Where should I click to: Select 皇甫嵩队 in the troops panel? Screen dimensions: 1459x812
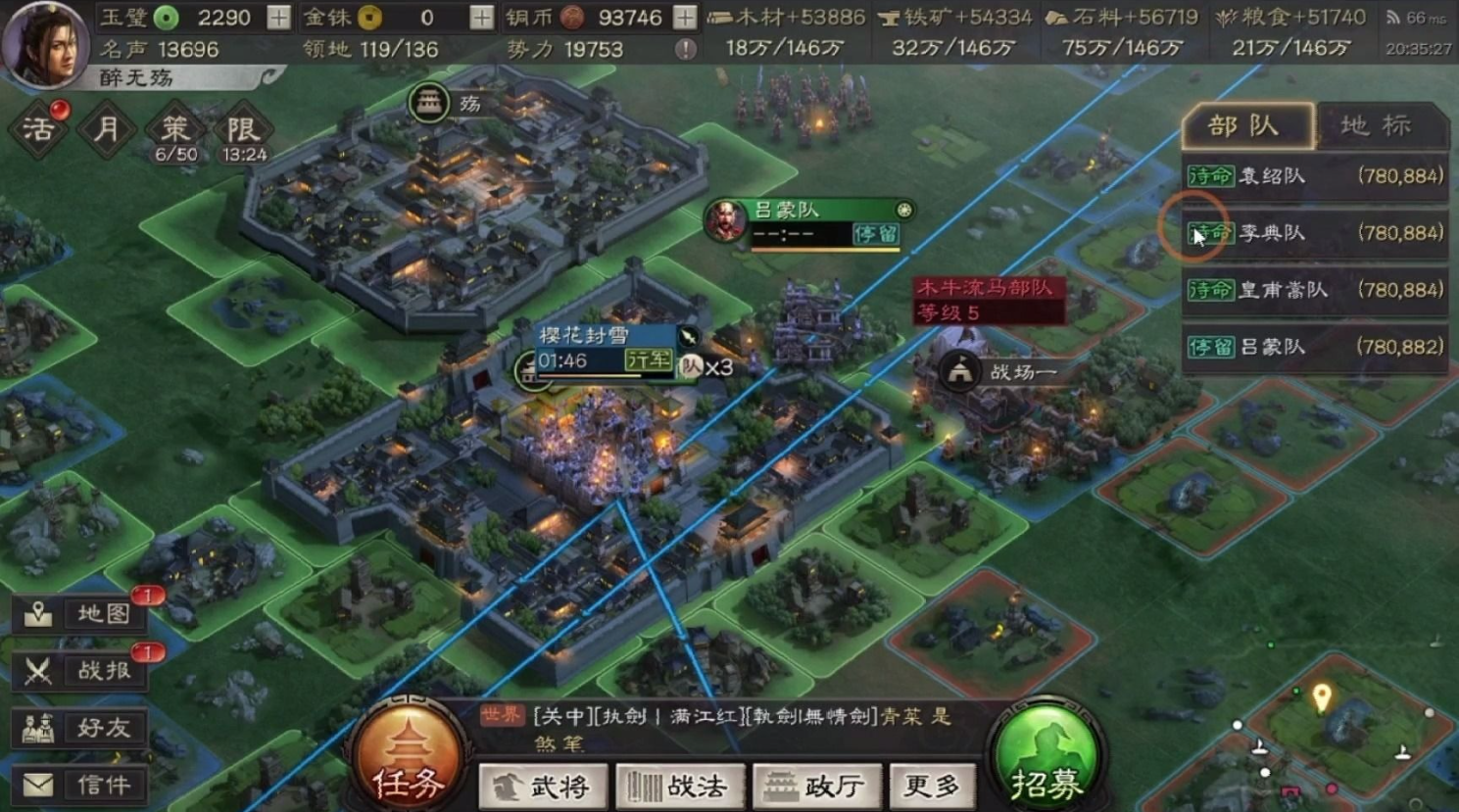coord(1293,290)
